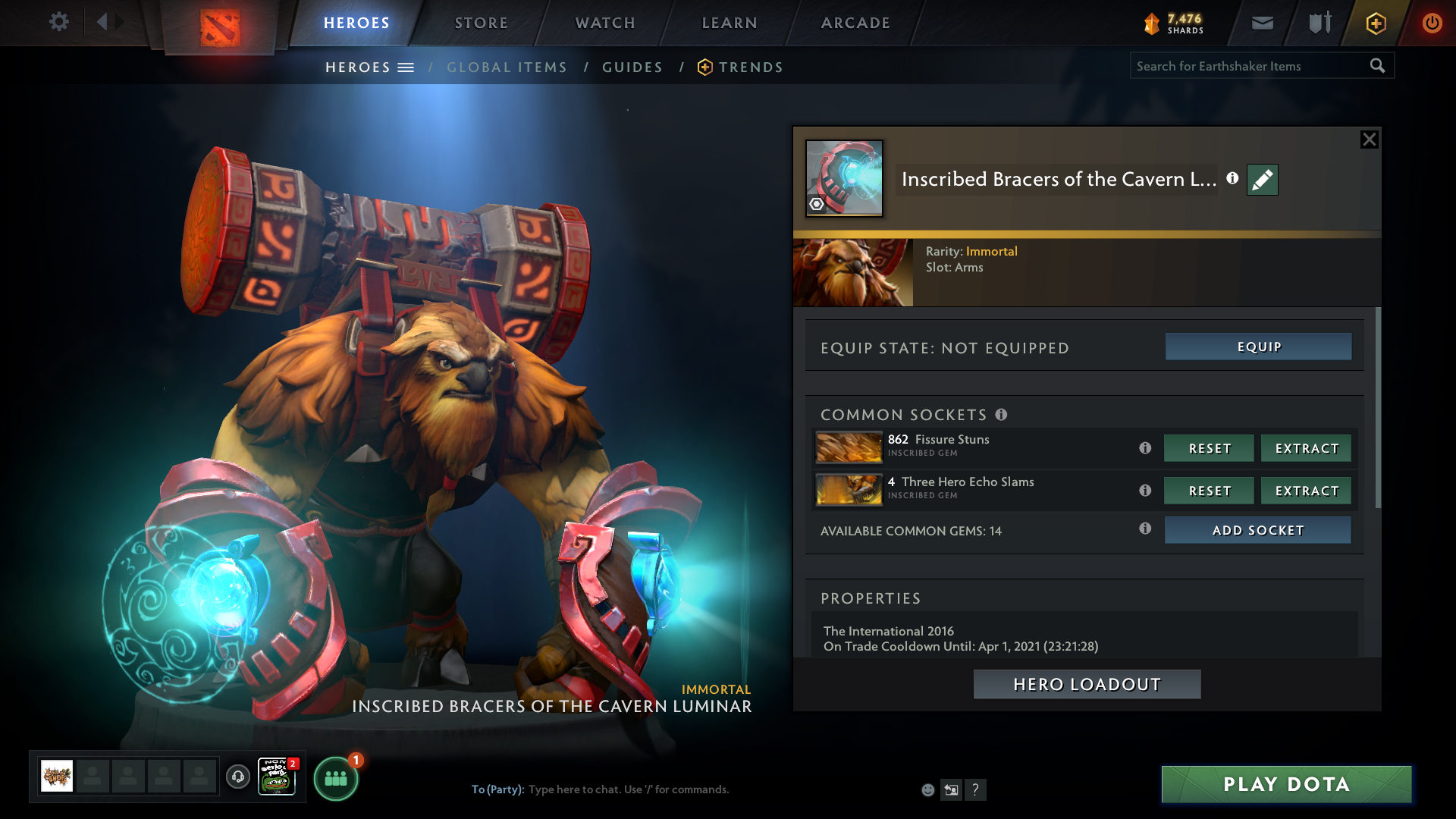
Task: Open the mail envelope inbox
Action: point(1262,23)
